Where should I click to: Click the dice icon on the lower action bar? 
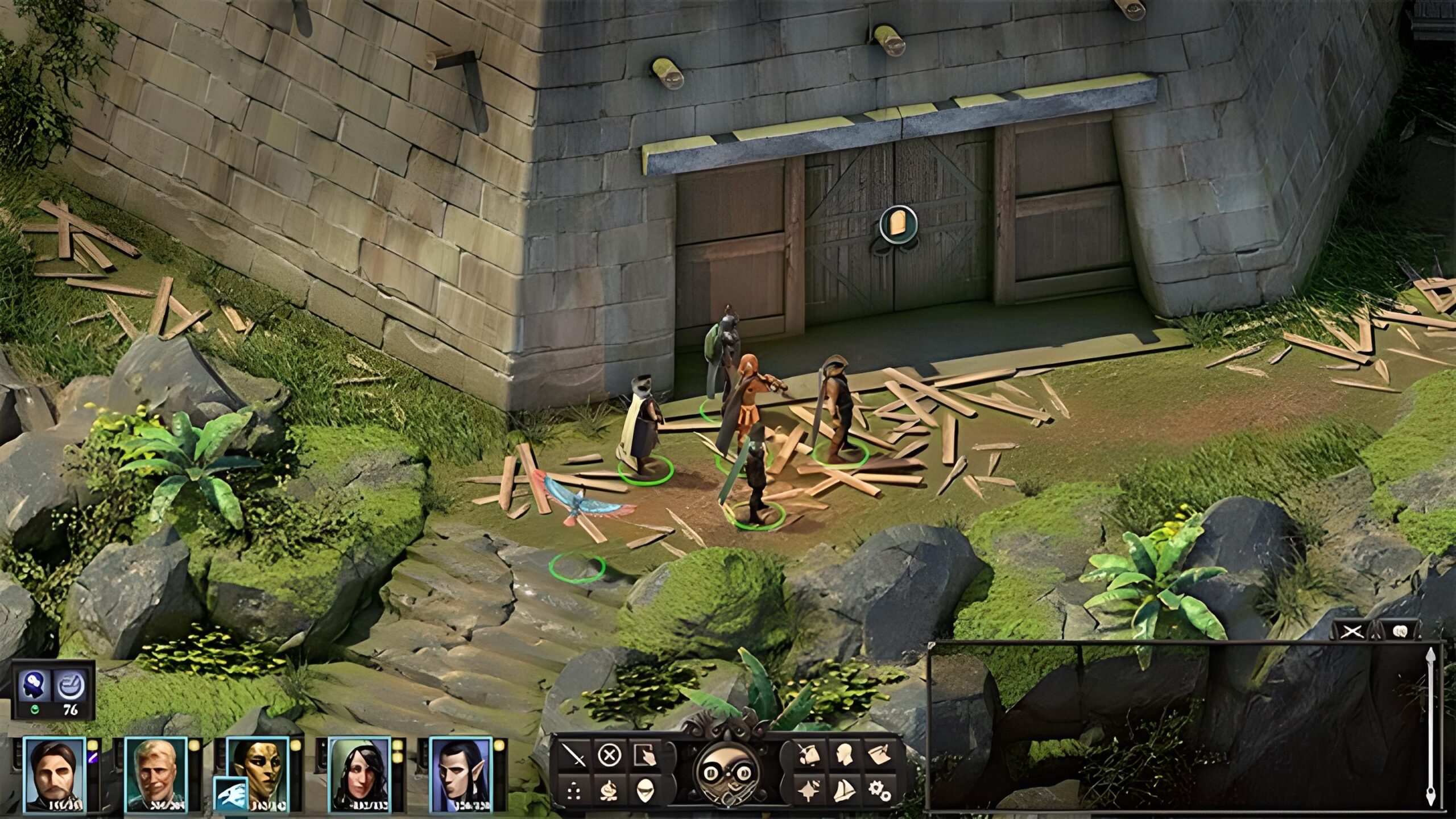click(574, 792)
